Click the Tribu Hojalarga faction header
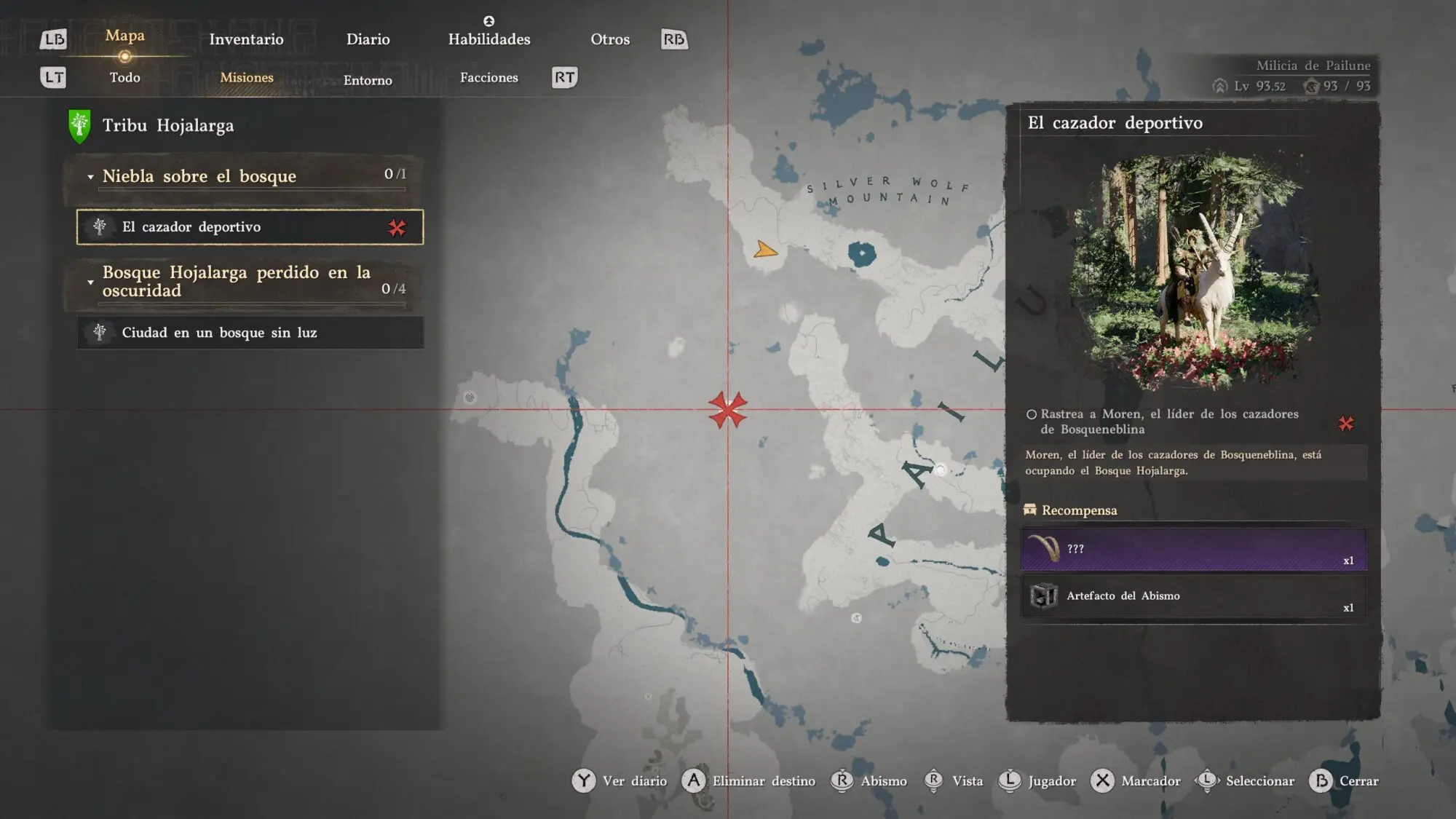Viewport: 1456px width, 819px height. click(x=167, y=125)
